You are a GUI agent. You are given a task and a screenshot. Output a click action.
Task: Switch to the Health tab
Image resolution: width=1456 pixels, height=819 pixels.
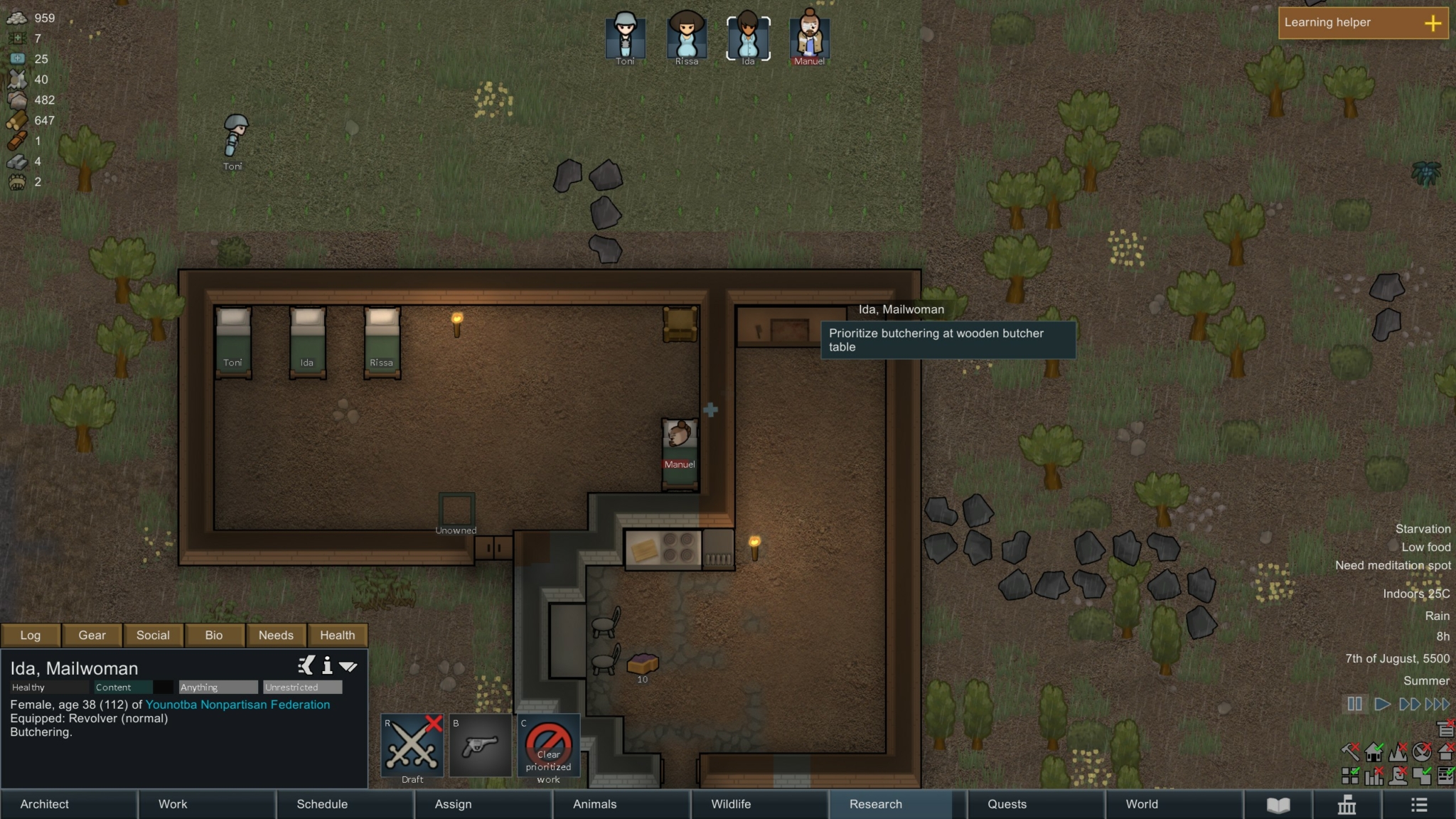338,635
